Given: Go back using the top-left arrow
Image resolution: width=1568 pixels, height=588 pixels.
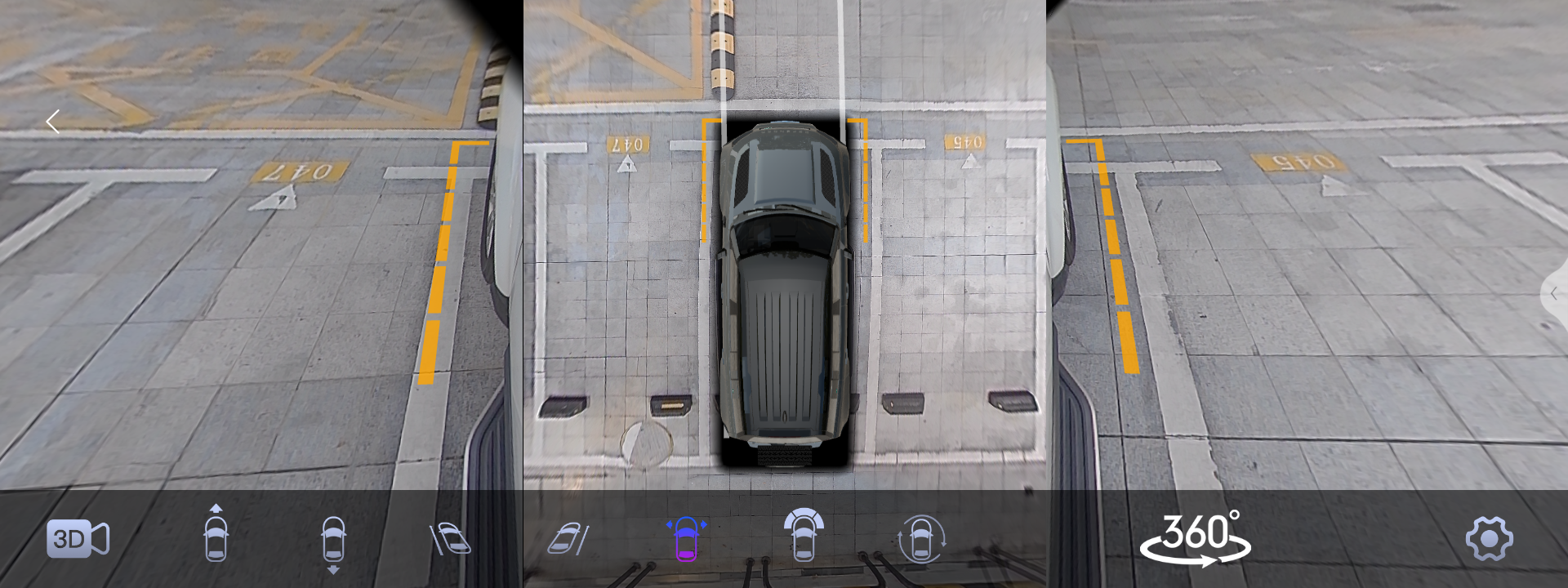Looking at the screenshot, I should pos(53,122).
